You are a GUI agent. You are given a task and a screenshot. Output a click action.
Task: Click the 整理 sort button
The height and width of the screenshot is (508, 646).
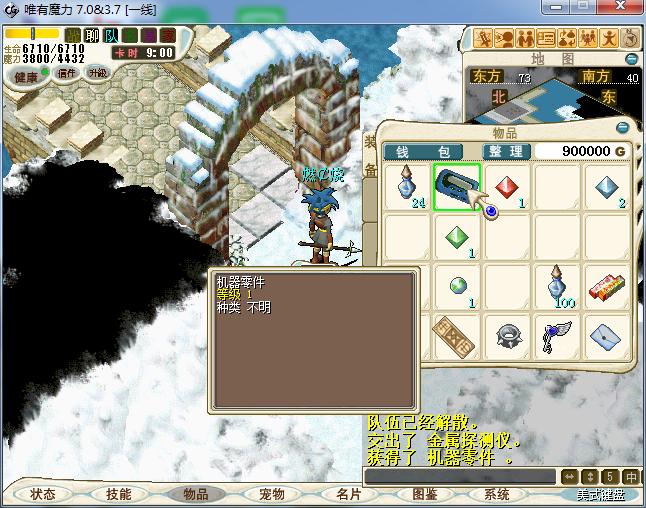[507, 151]
